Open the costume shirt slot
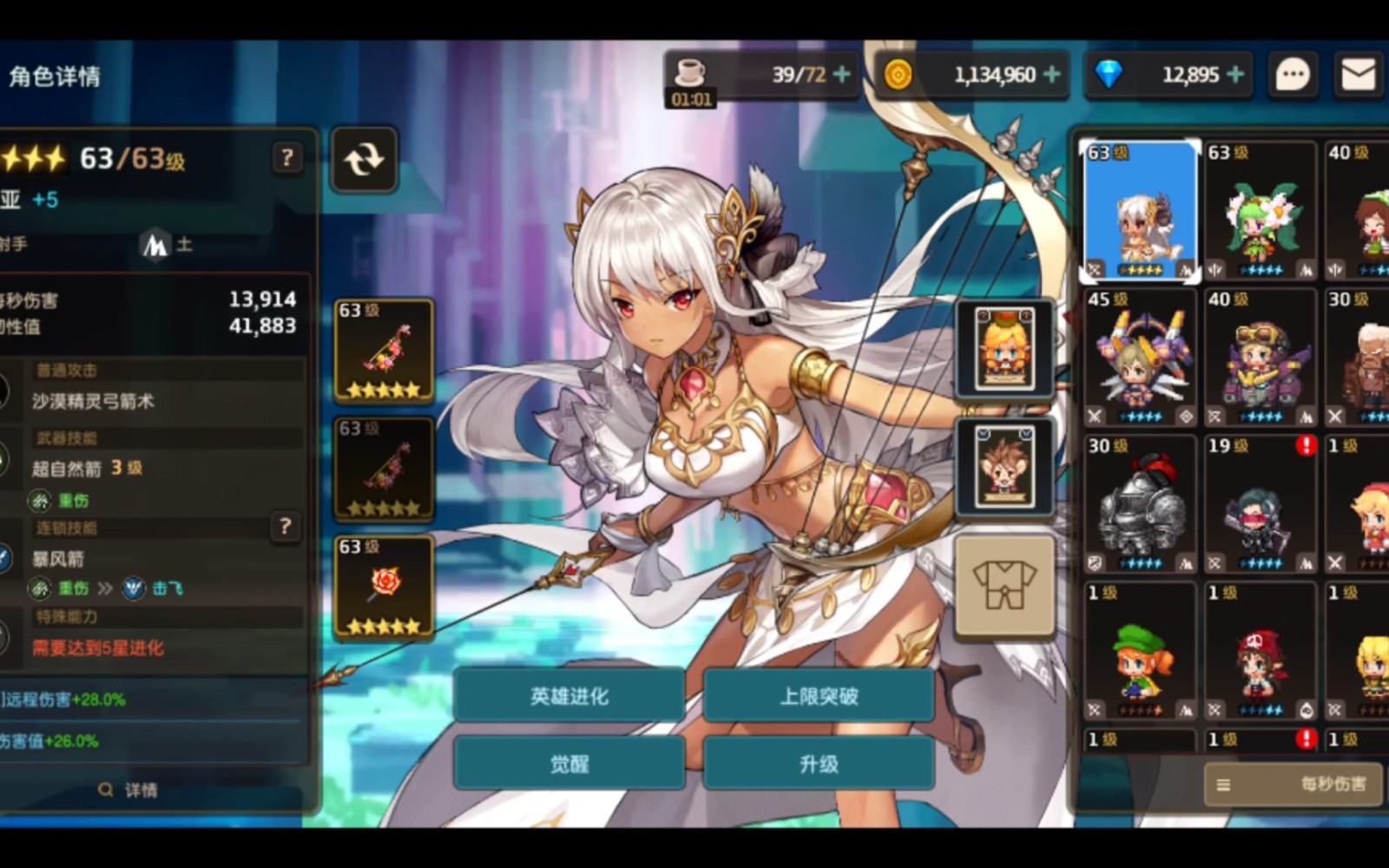 (1004, 585)
